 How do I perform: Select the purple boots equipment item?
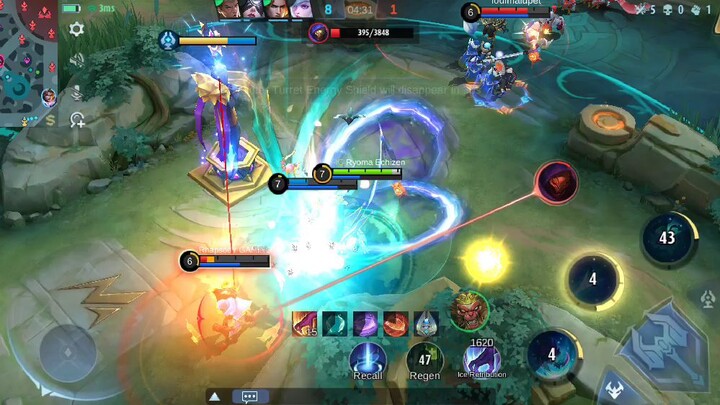coord(365,323)
